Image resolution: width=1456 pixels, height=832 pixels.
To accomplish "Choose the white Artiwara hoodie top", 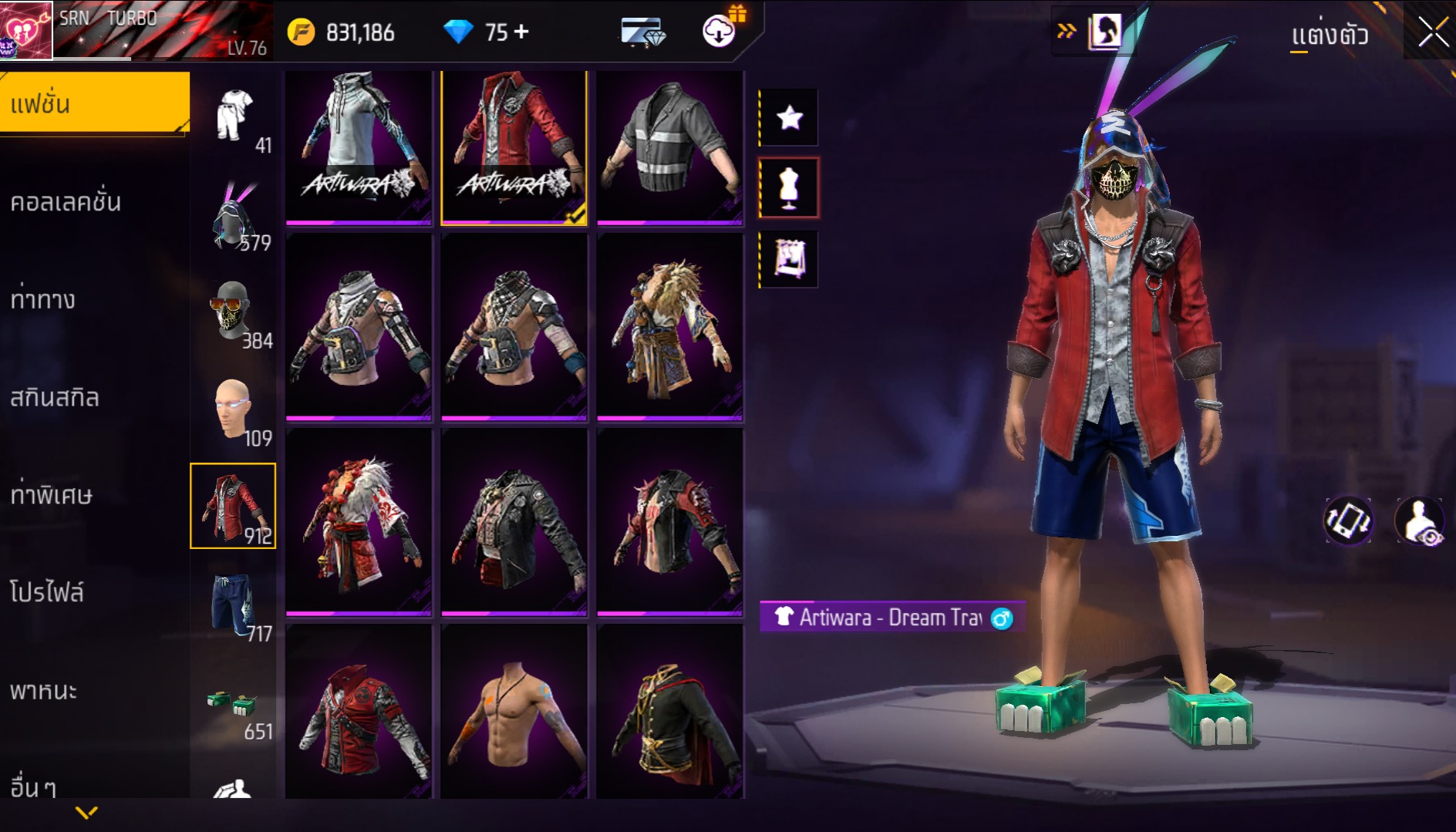I will tap(359, 147).
